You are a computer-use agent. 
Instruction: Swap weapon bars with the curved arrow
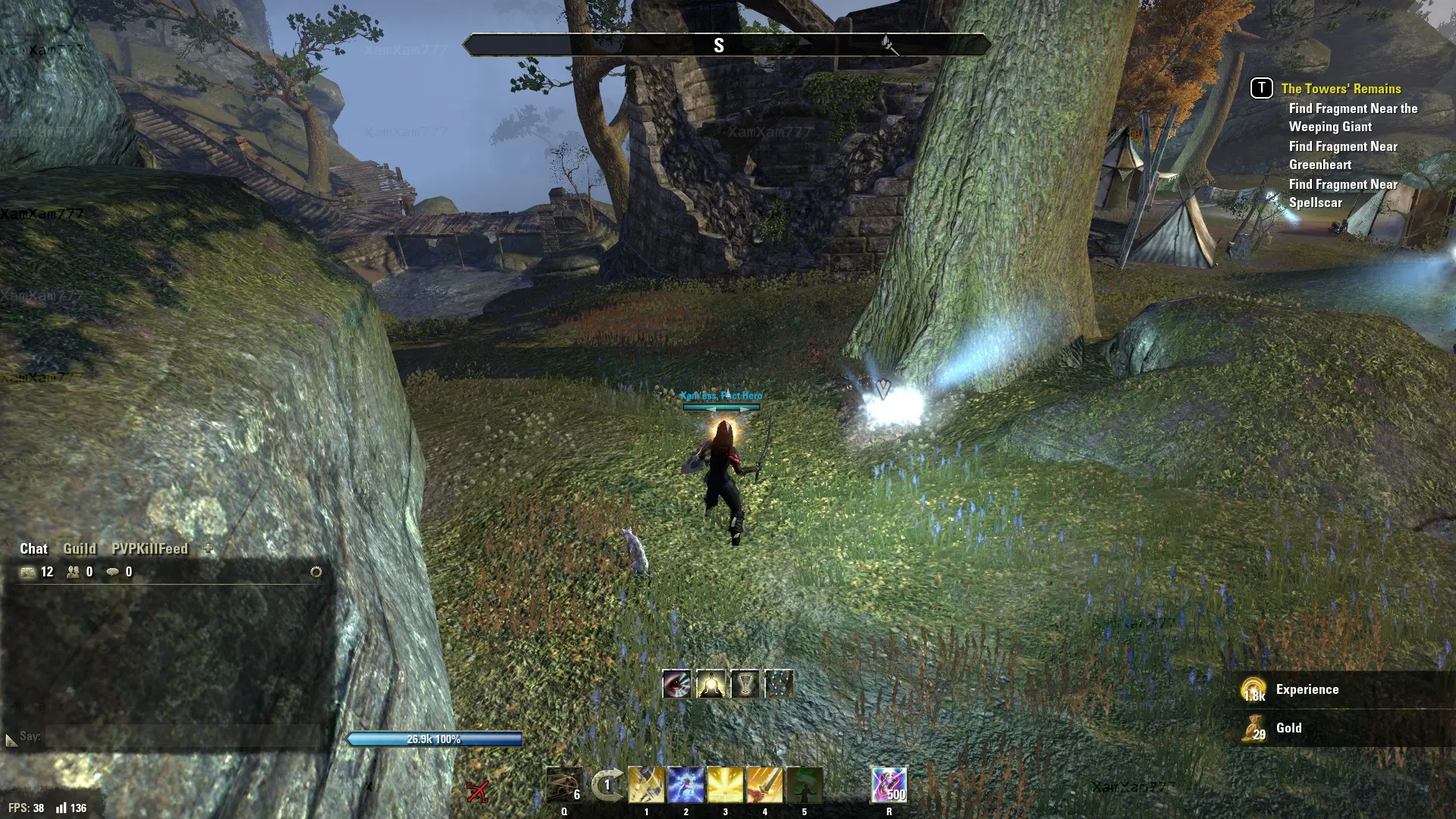tap(607, 785)
